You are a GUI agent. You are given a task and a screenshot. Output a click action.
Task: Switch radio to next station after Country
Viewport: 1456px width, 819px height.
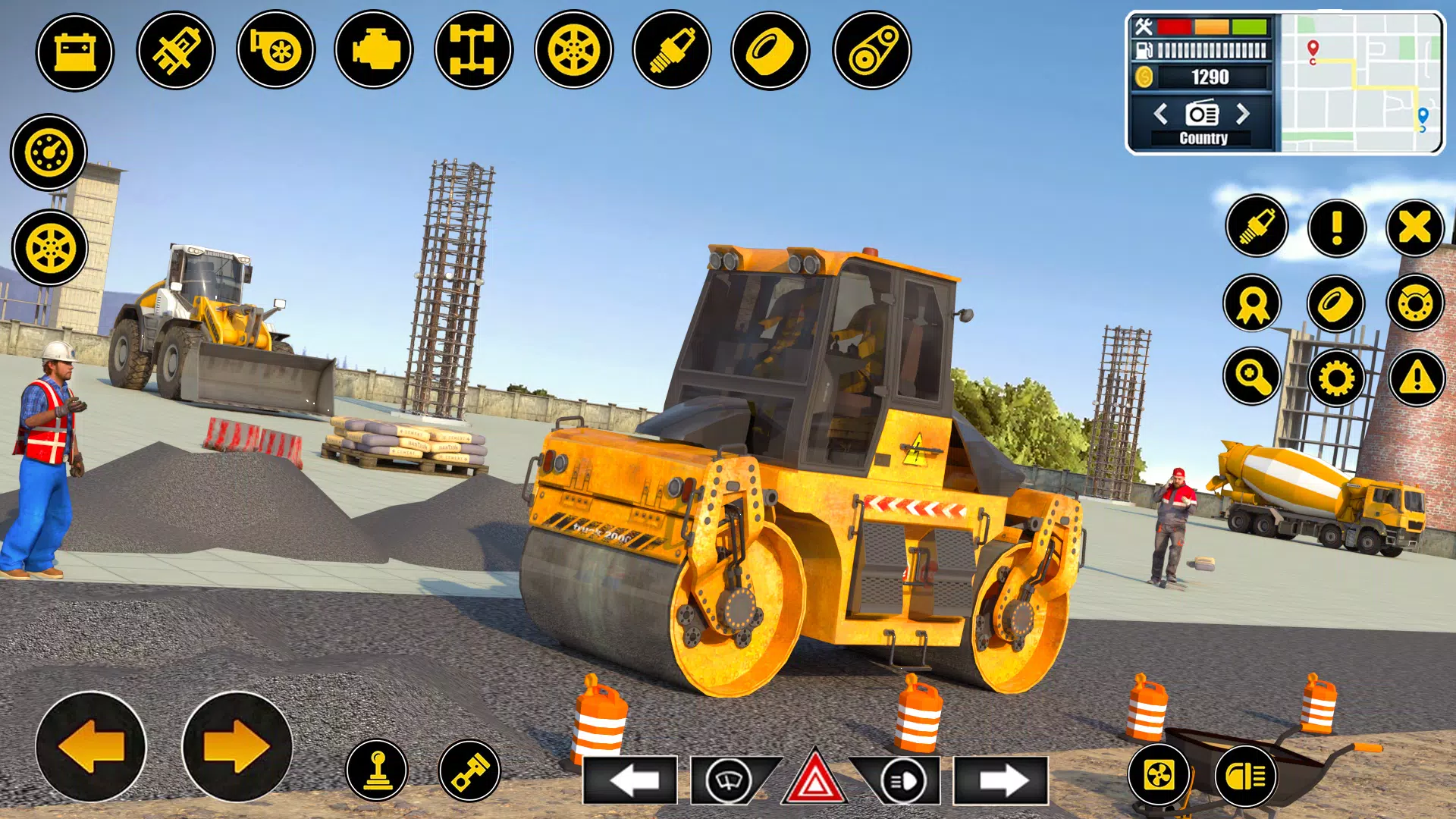pyautogui.click(x=1244, y=115)
